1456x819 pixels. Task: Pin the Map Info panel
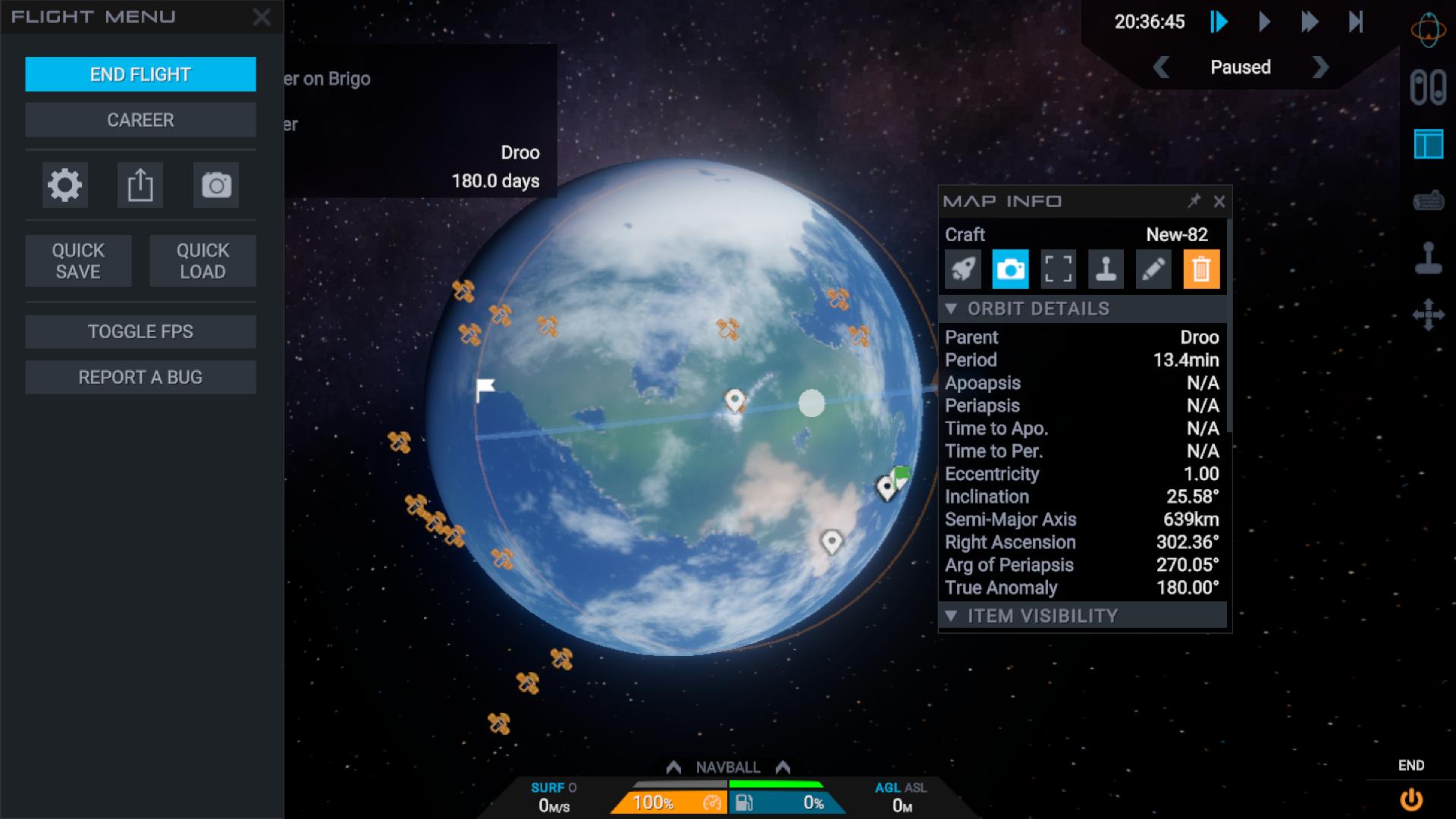point(1194,201)
